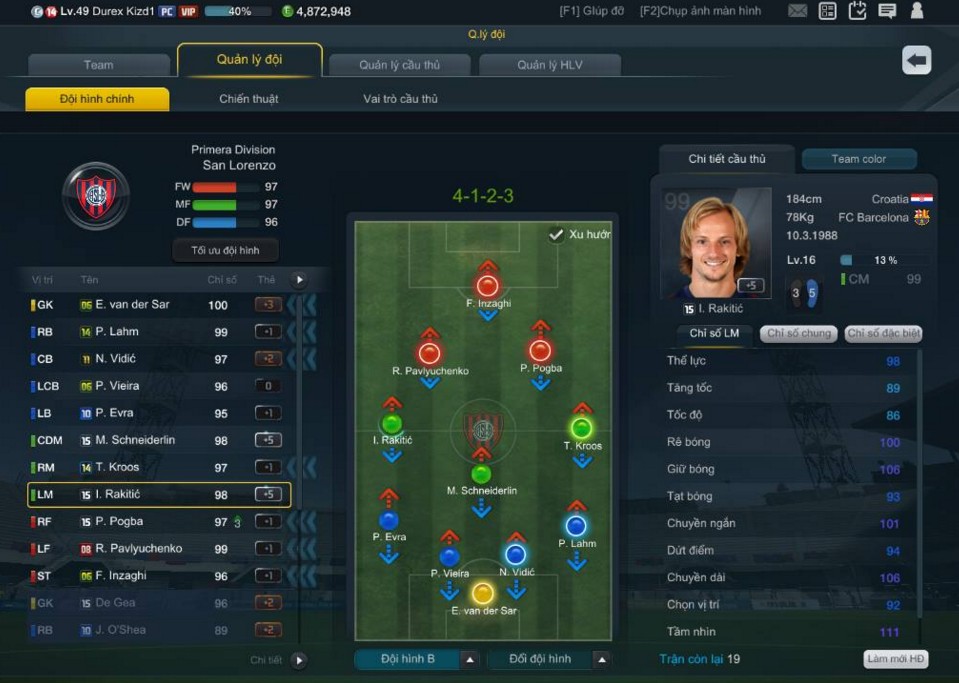Open the Quản lý HLV tab
This screenshot has height=683, width=959.
(x=550, y=65)
